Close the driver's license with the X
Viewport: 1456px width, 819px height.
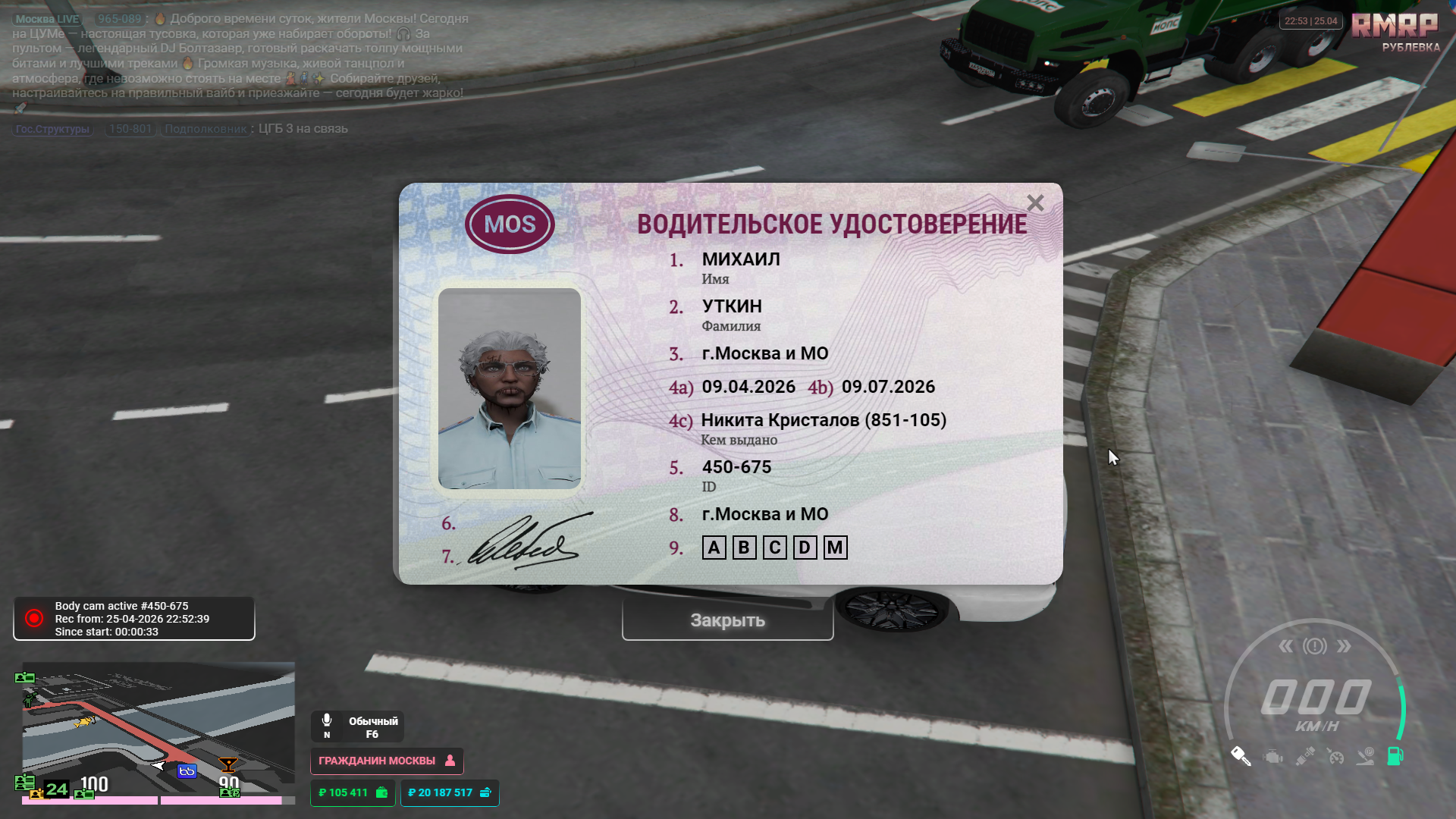pyautogui.click(x=1035, y=203)
